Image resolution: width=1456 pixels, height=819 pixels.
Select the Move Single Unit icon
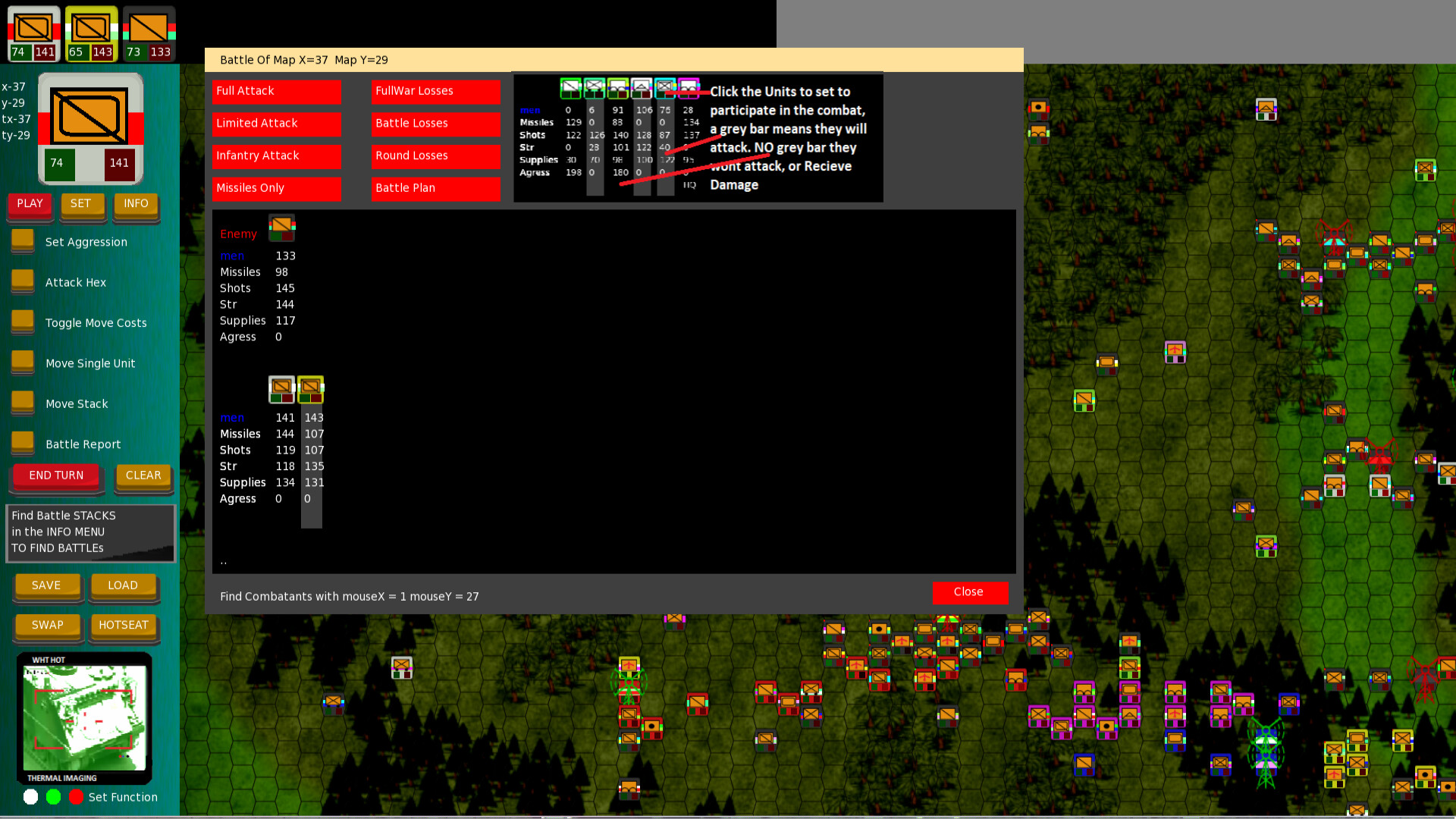tap(22, 362)
